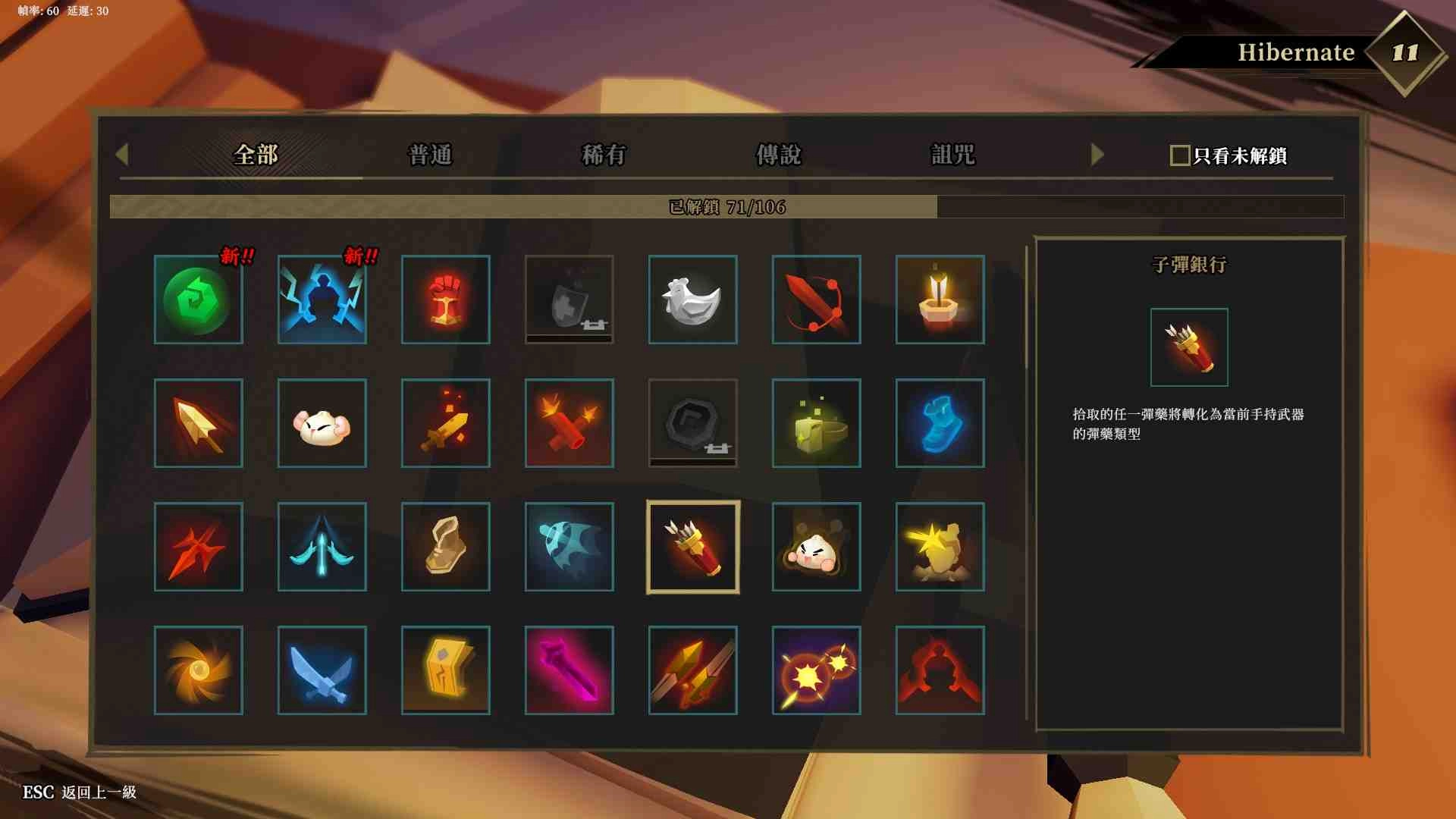Click the 子彈銀行 quiver thumbnail in detail panel
The width and height of the screenshot is (1456, 819).
1188,347
